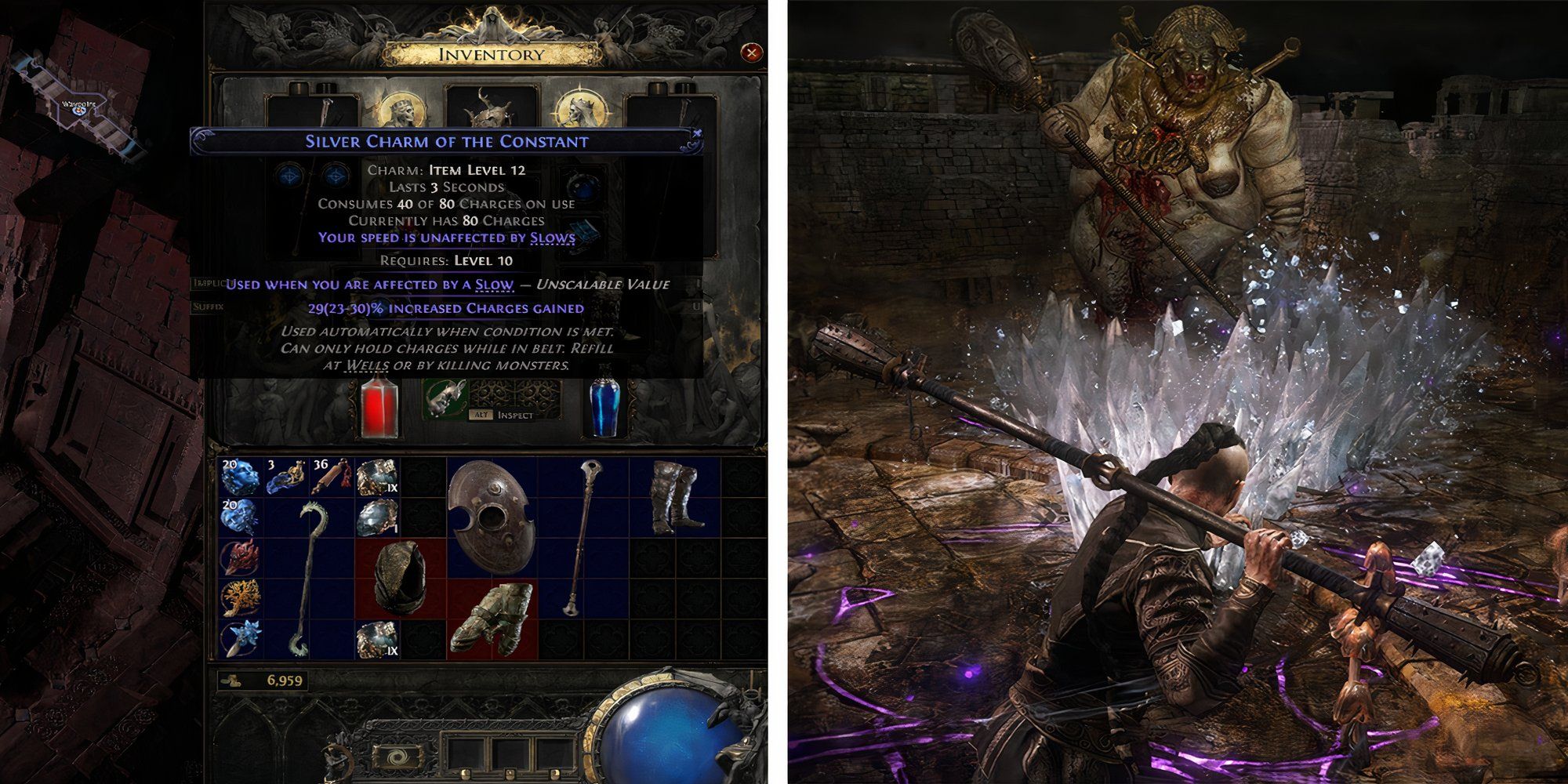Click the helmet equipment slot at the top

pos(494,110)
